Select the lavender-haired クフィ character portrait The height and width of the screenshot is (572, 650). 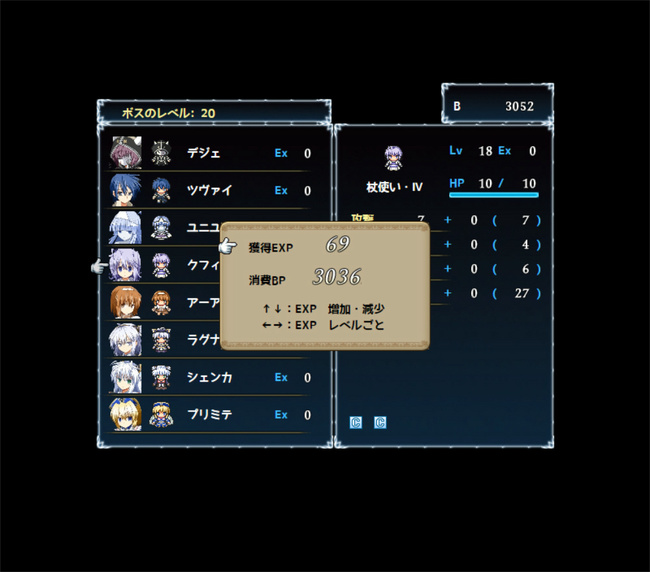[x=125, y=265]
